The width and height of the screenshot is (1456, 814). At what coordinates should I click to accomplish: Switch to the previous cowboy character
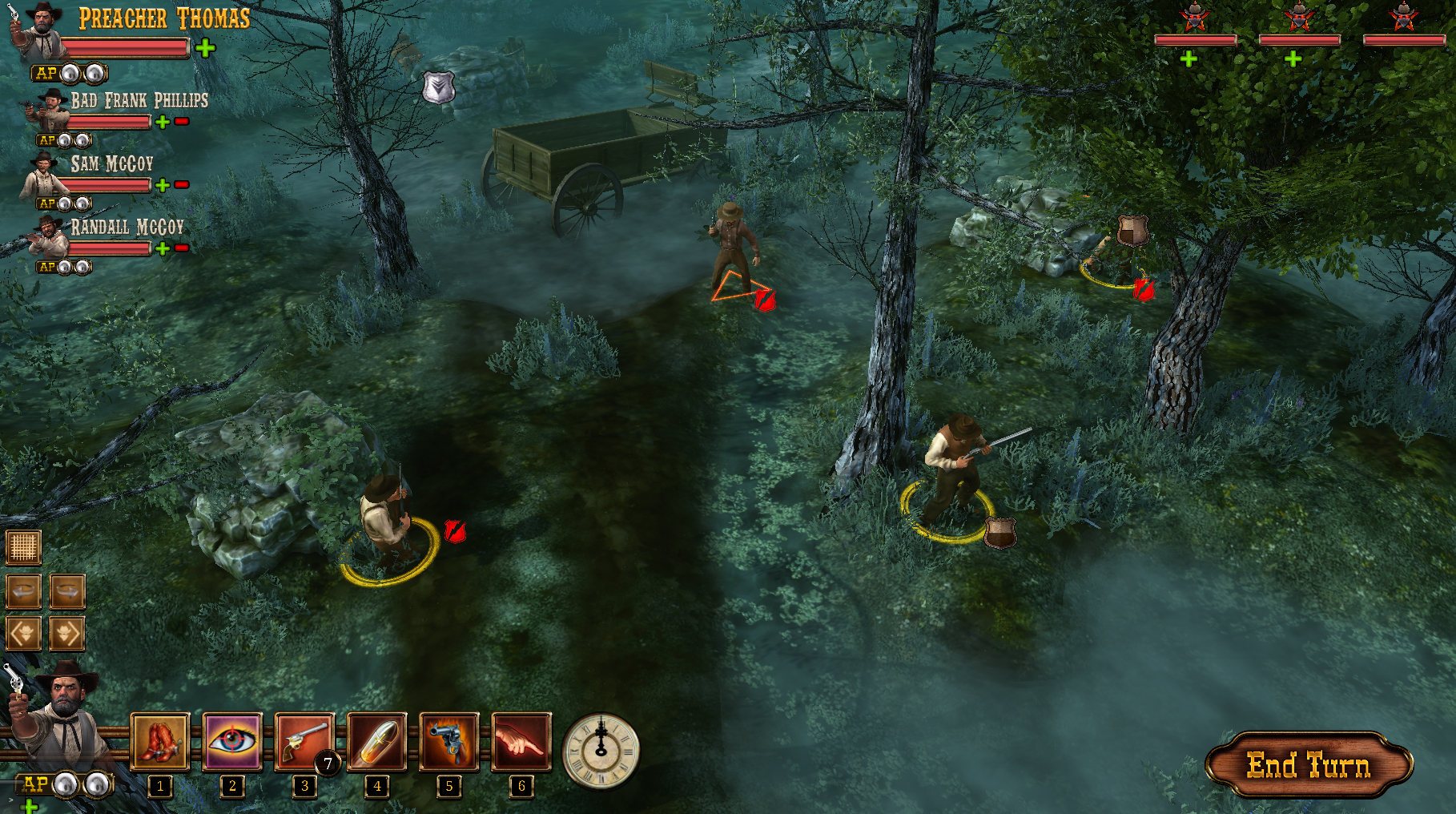[x=23, y=633]
